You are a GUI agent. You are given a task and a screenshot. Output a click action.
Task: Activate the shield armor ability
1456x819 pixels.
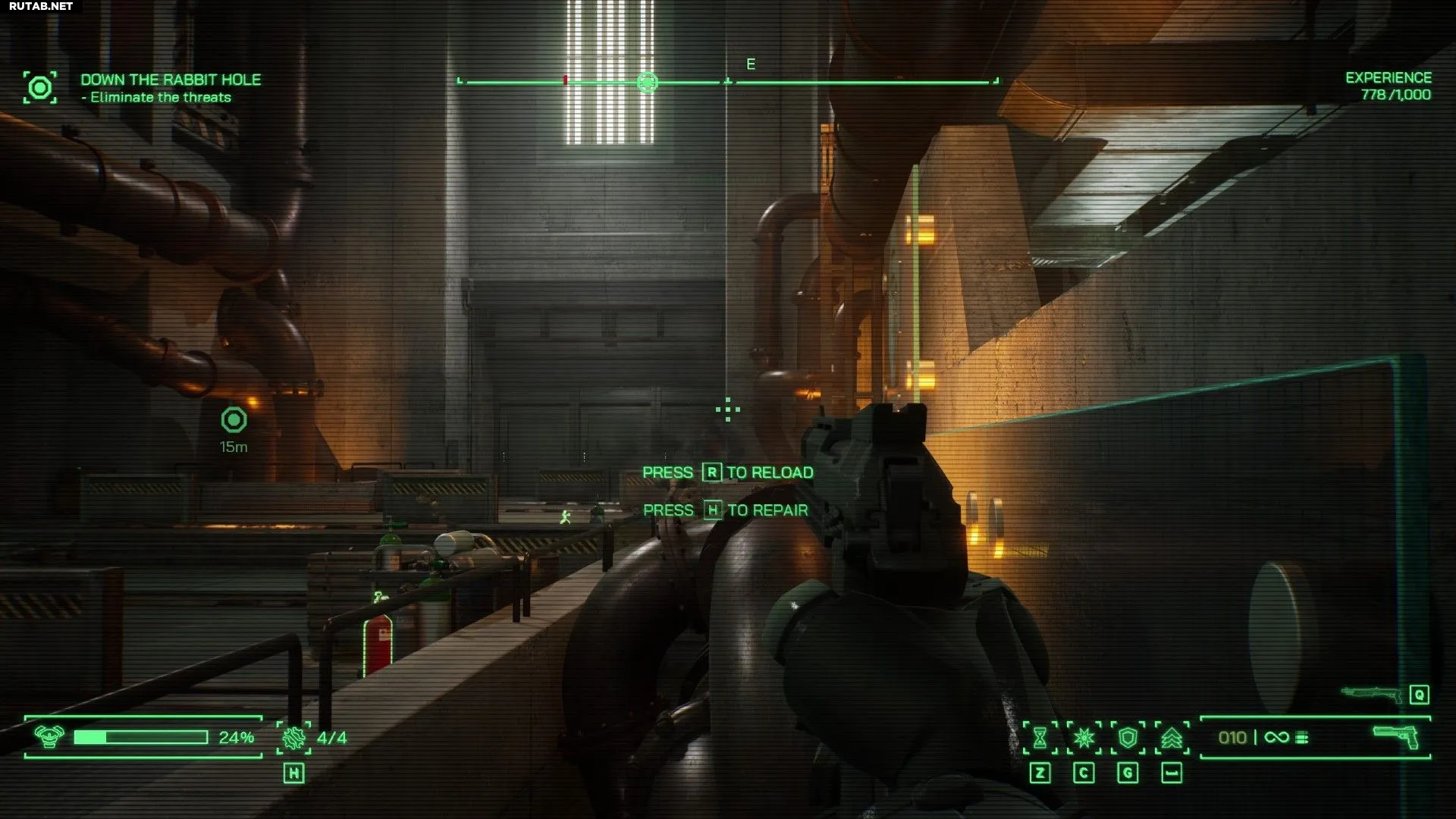[x=1128, y=738]
